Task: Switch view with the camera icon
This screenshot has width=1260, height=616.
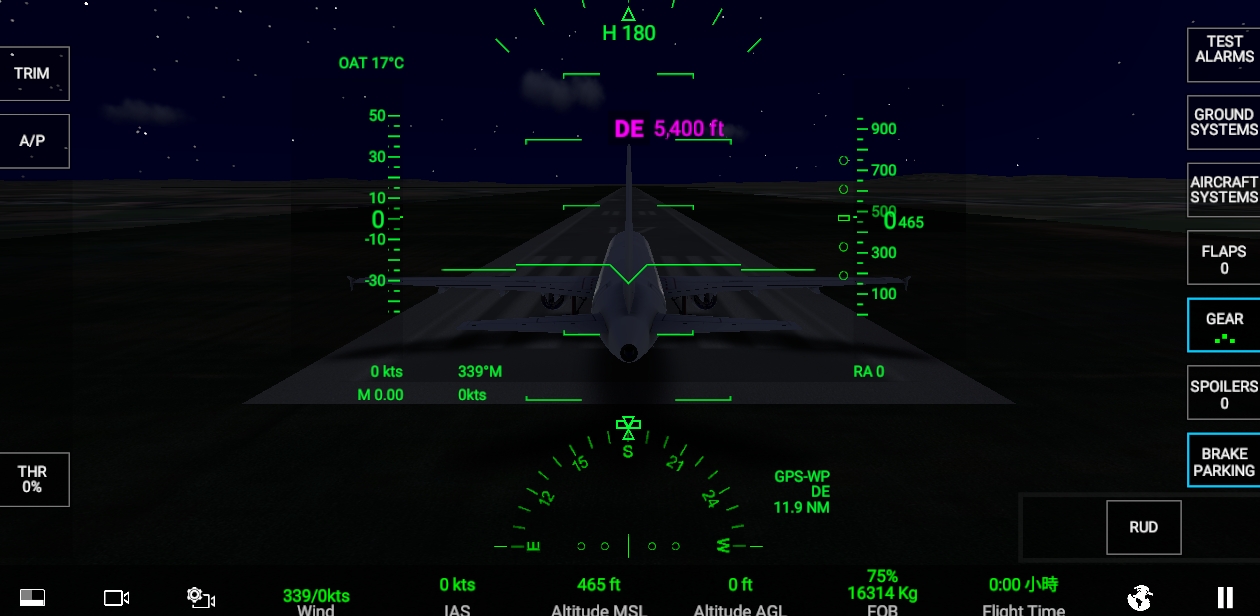Action: [117, 598]
